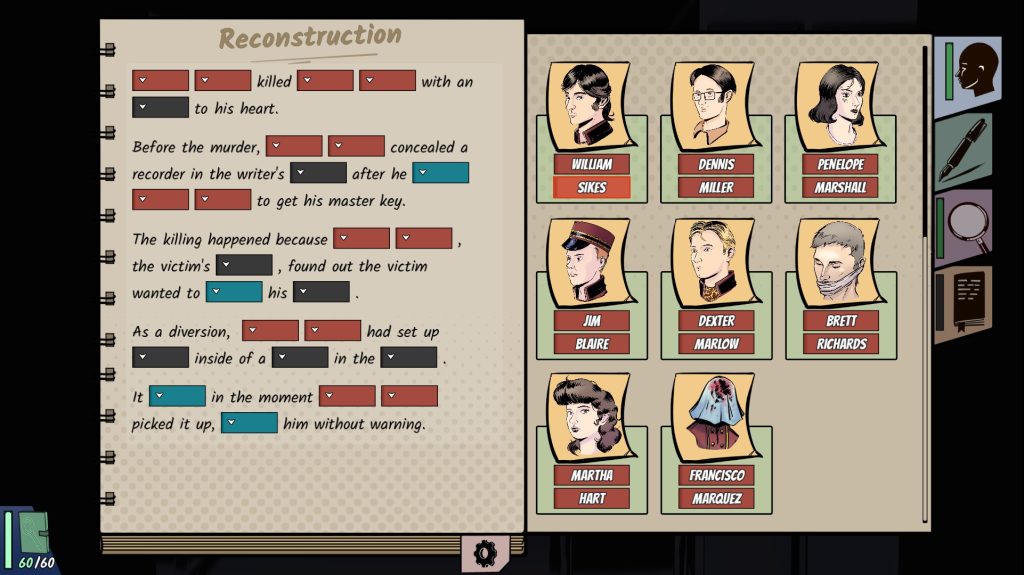The height and width of the screenshot is (575, 1024).
Task: Pick the MARQUEZ surname tag
Action: [716, 498]
